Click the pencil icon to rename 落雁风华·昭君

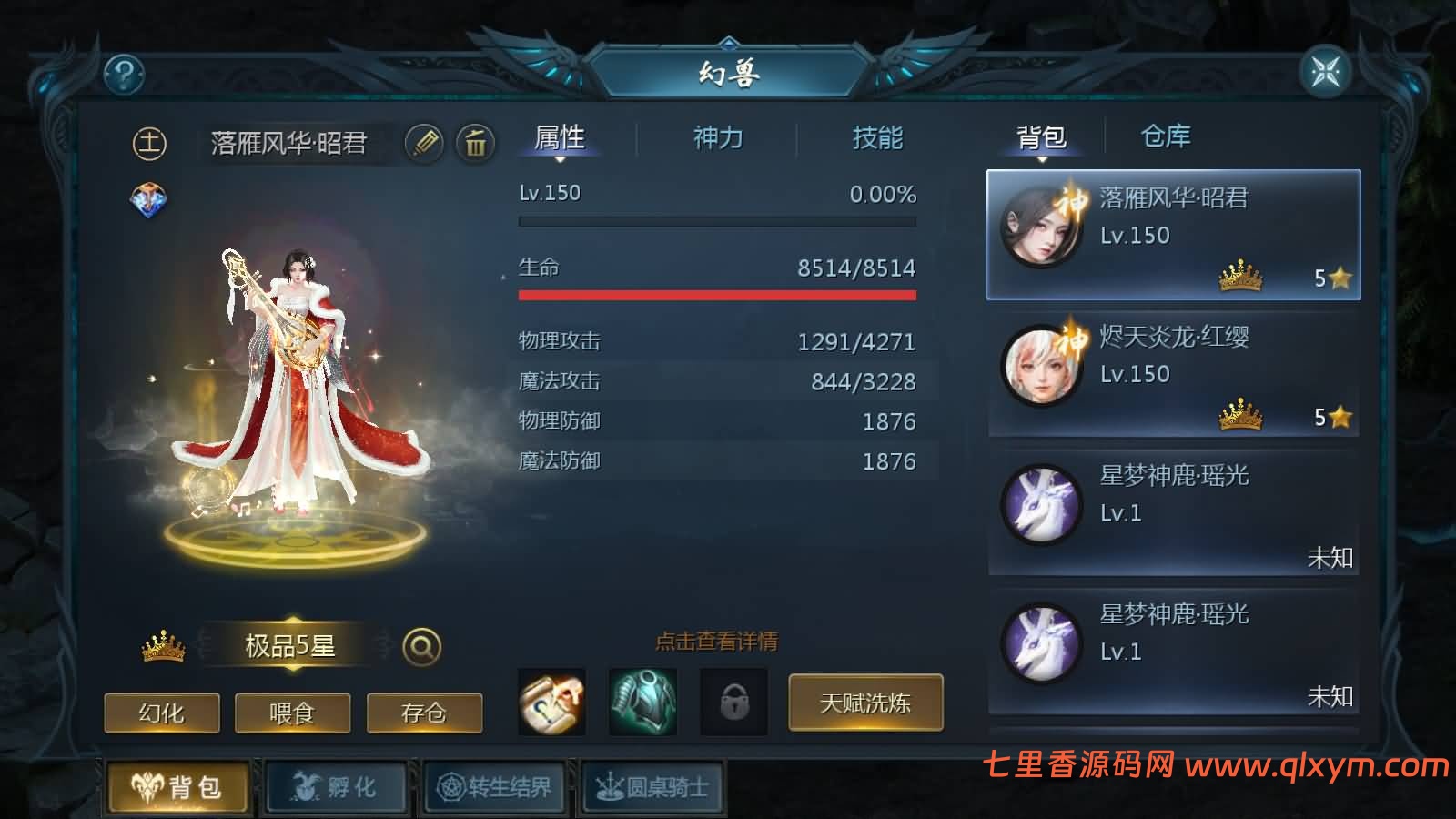tap(424, 142)
